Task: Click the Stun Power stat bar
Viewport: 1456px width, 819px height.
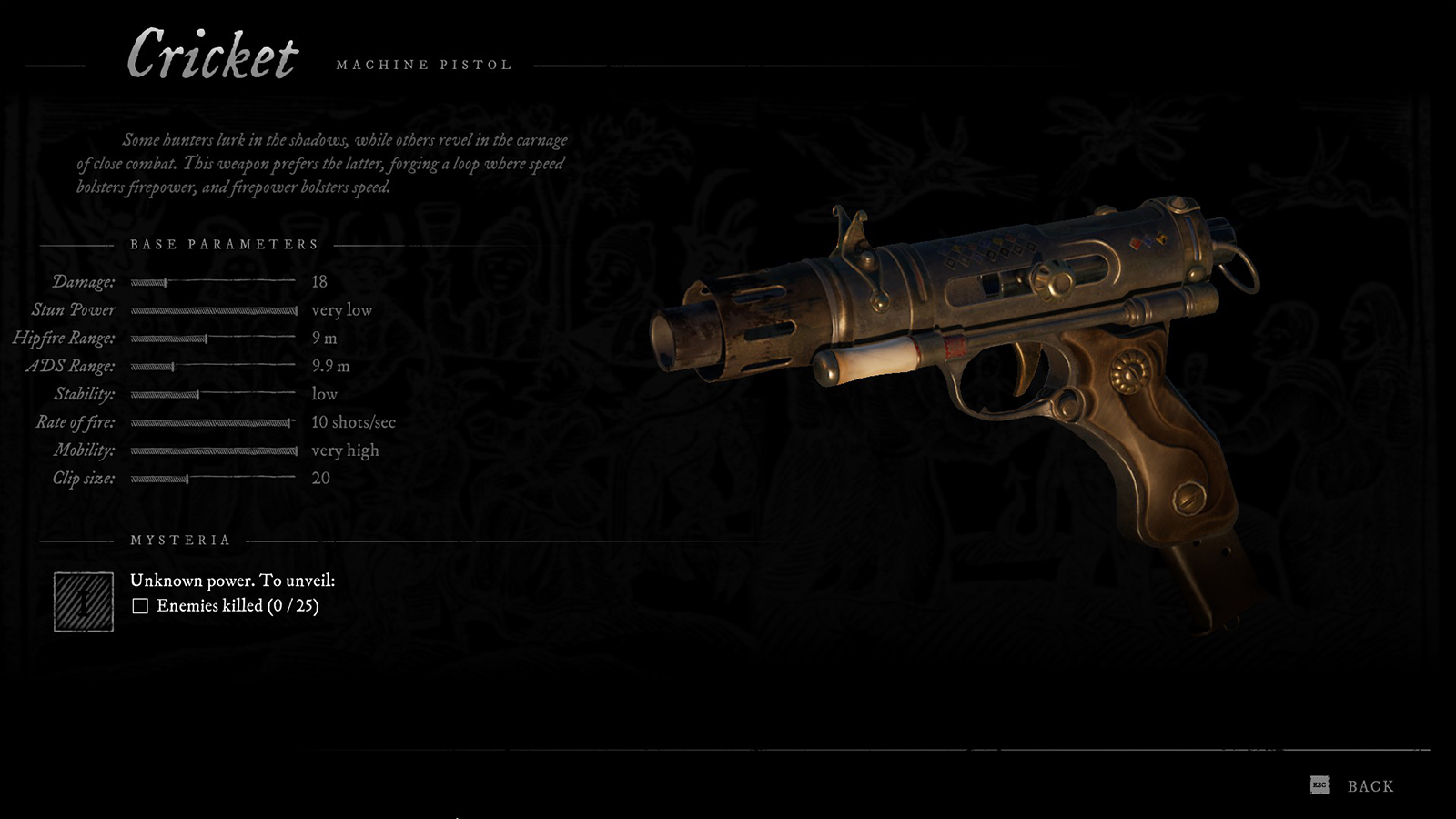Action: tap(214, 310)
